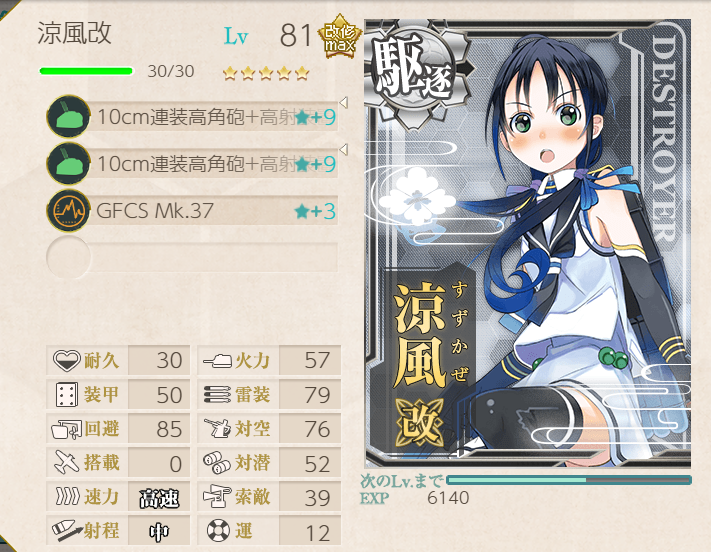The image size is (711, 552).
Task: Click the Suzukaze Kai destroyer card
Action: tap(527, 242)
